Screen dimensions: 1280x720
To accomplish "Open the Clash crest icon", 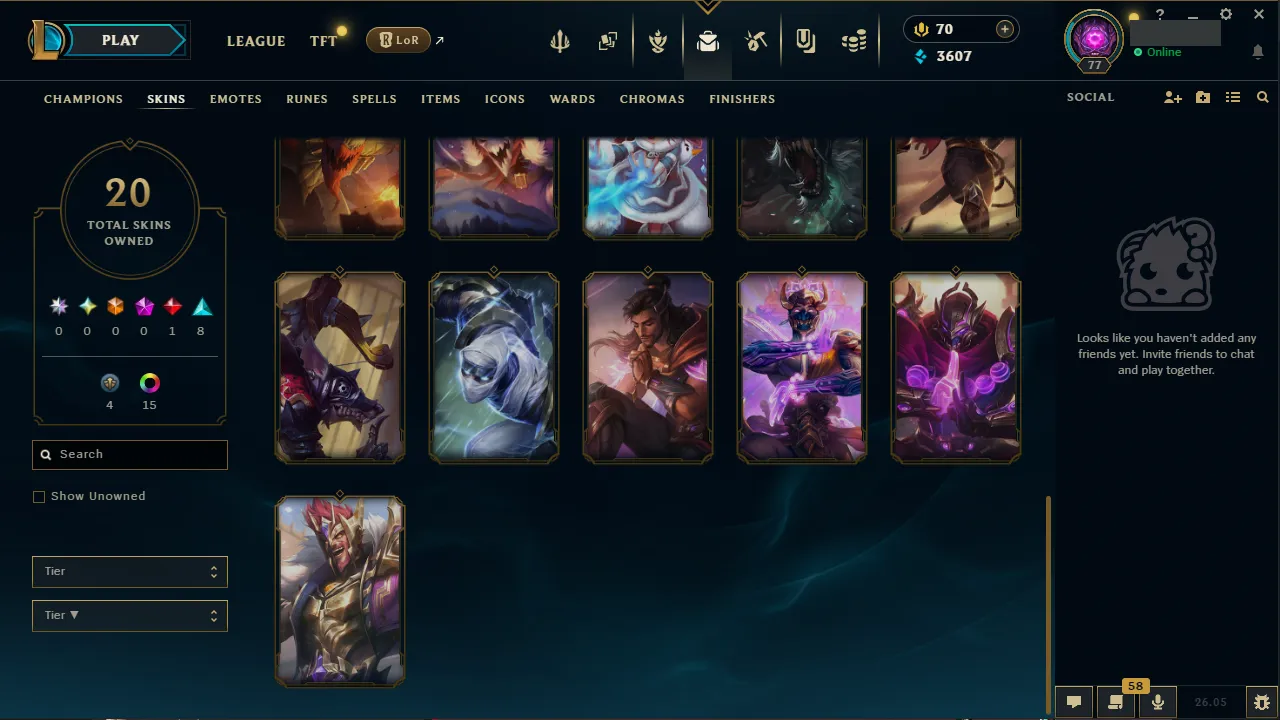I will 658,40.
